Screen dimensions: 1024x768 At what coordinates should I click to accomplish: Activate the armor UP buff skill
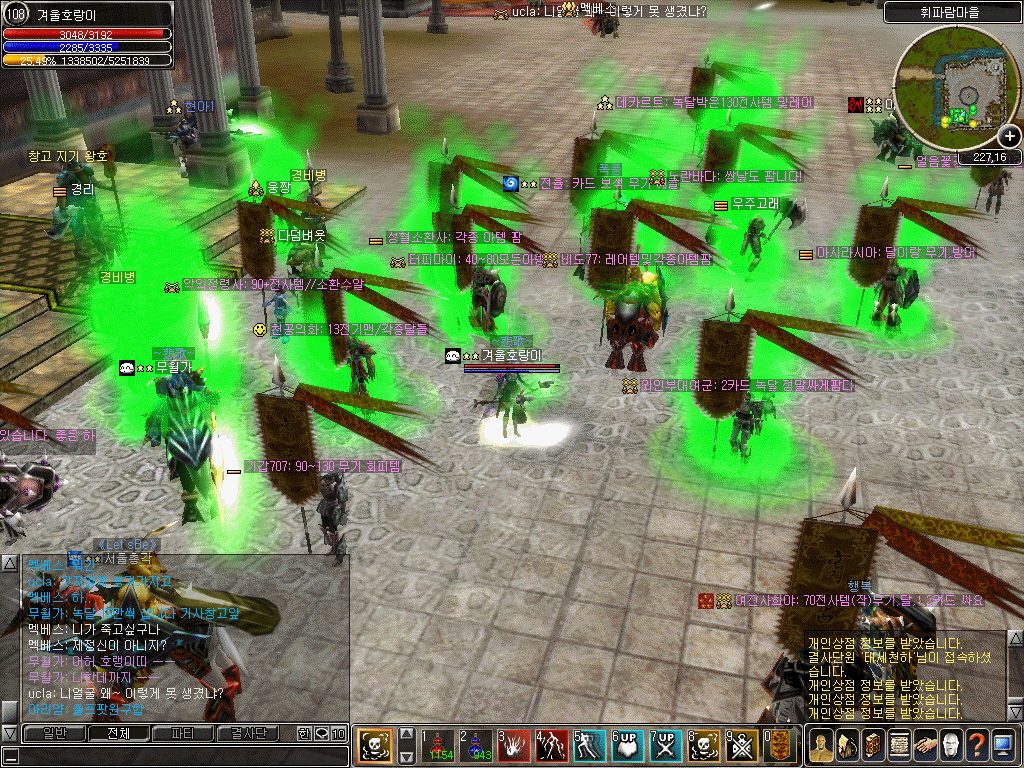[628, 746]
